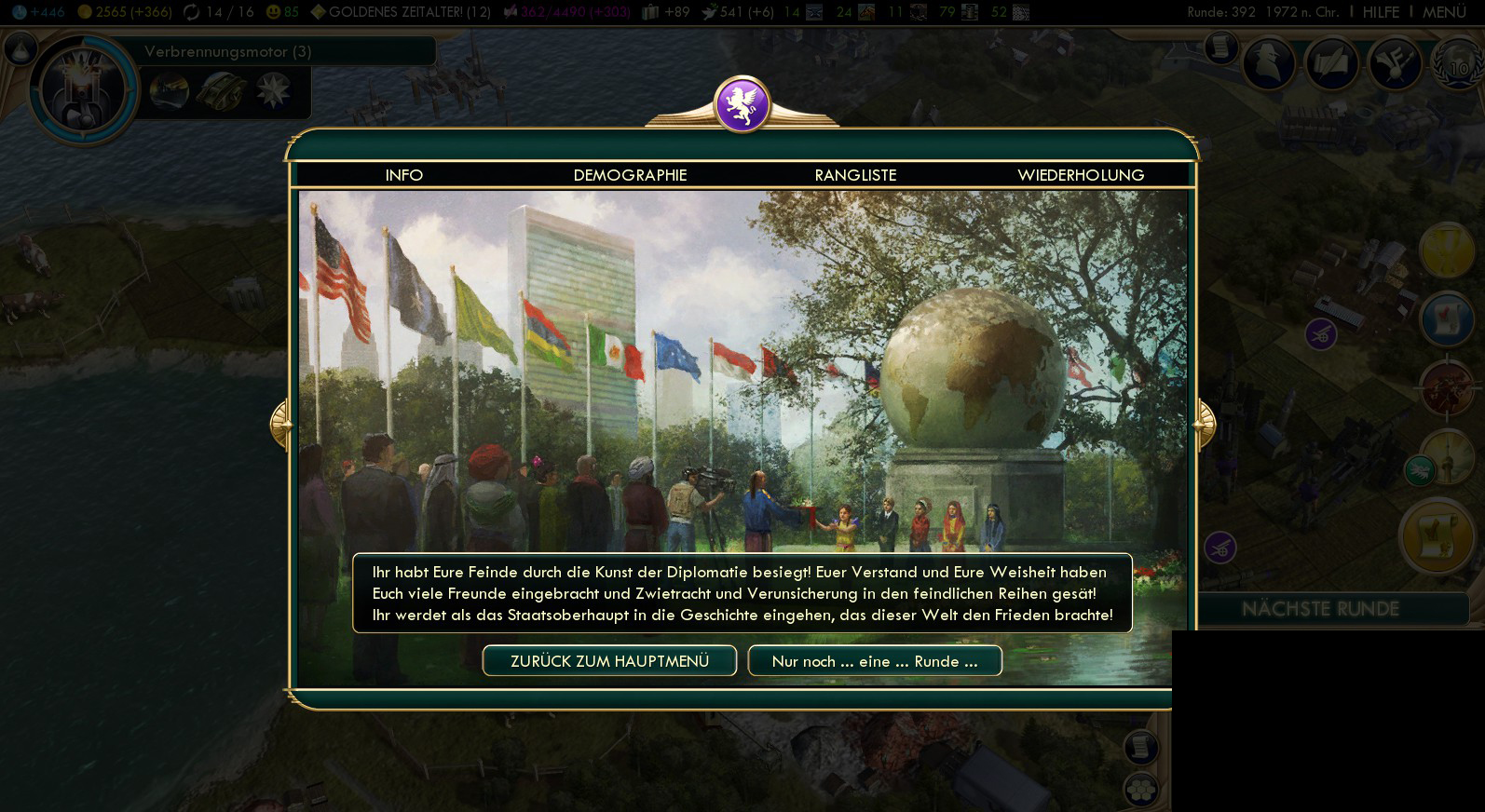This screenshot has height=812, width=1485.
Task: Open the Demographie tab
Action: pyautogui.click(x=630, y=175)
